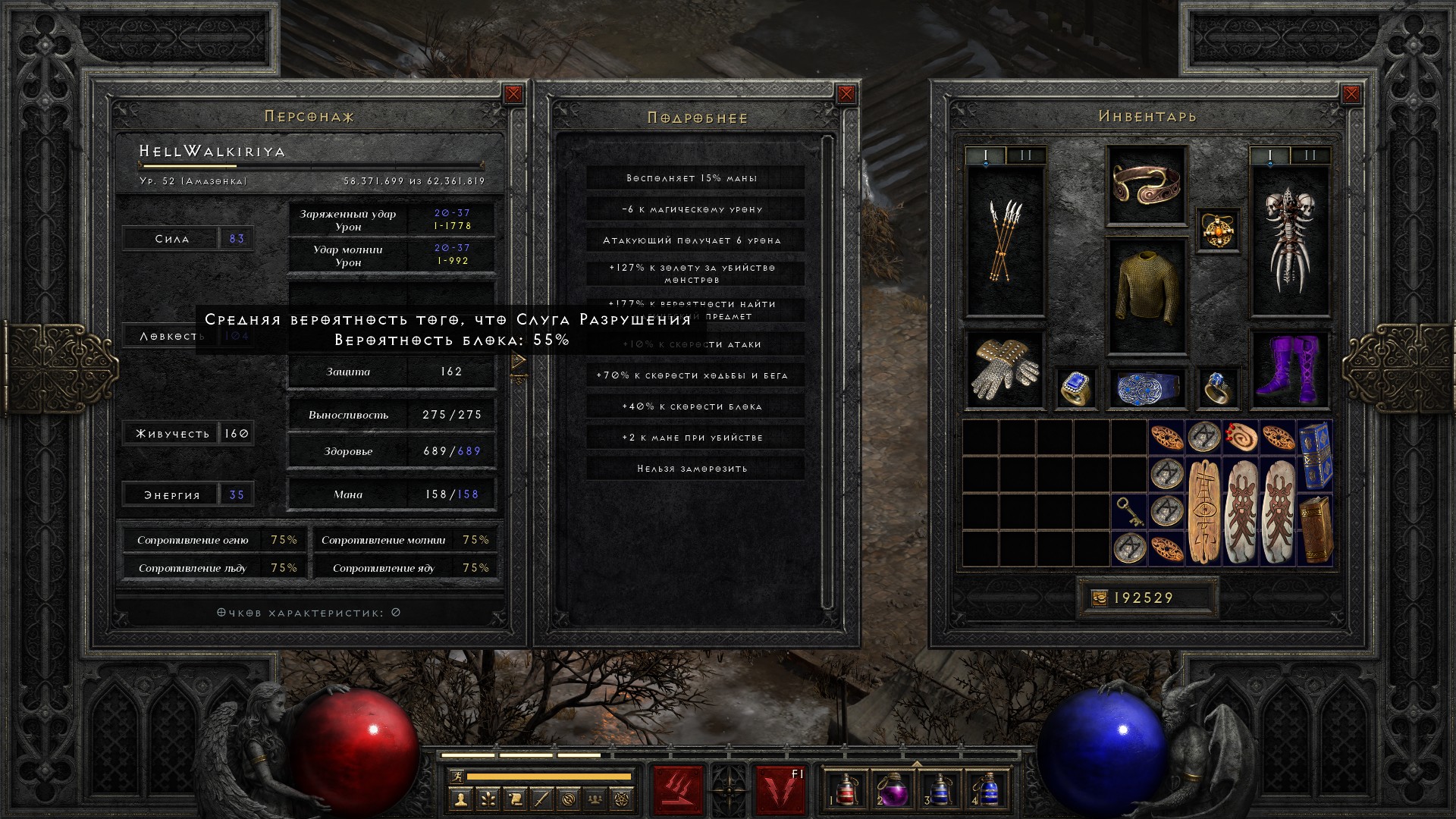Select the equipped chain gloves slot

1005,370
